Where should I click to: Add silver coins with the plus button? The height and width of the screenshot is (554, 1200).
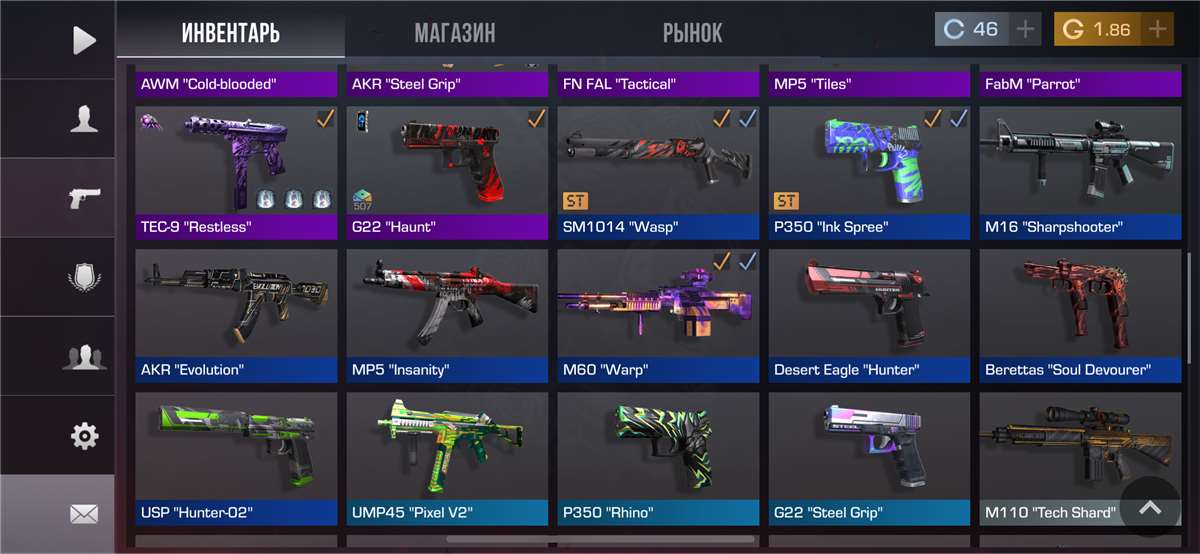pyautogui.click(x=1025, y=29)
